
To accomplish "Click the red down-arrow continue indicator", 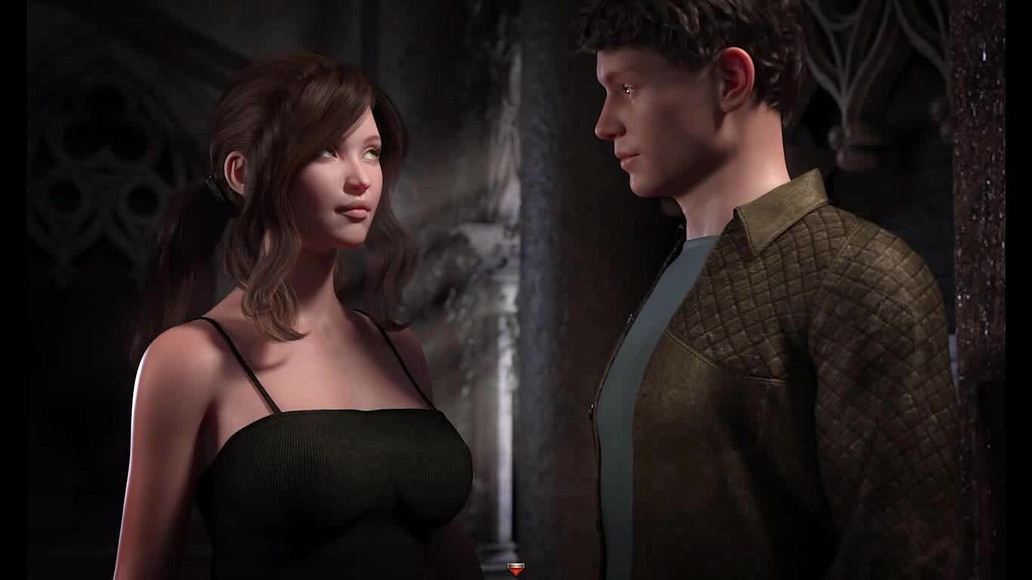I will 515,569.
